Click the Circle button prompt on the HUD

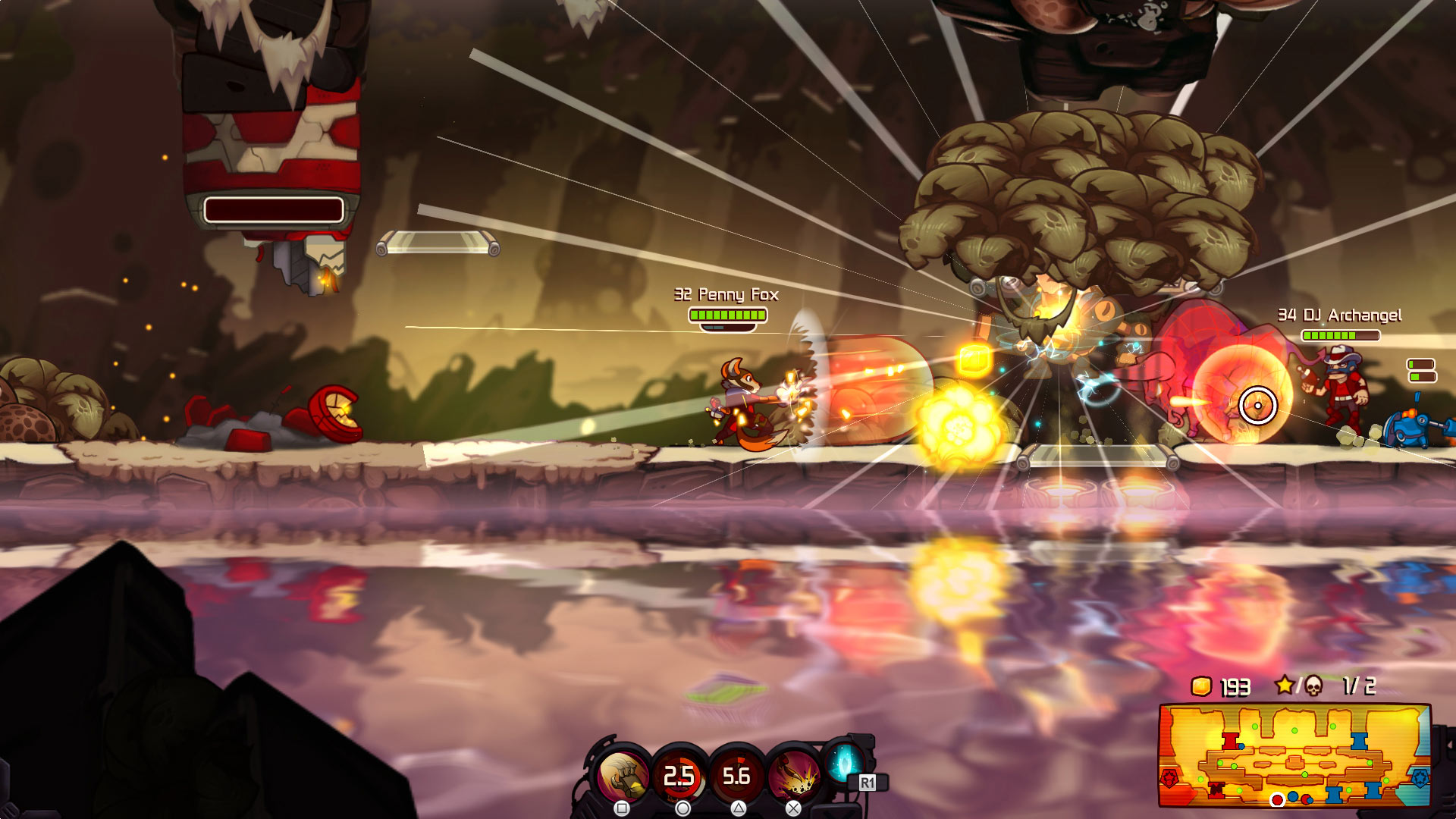pos(682,808)
